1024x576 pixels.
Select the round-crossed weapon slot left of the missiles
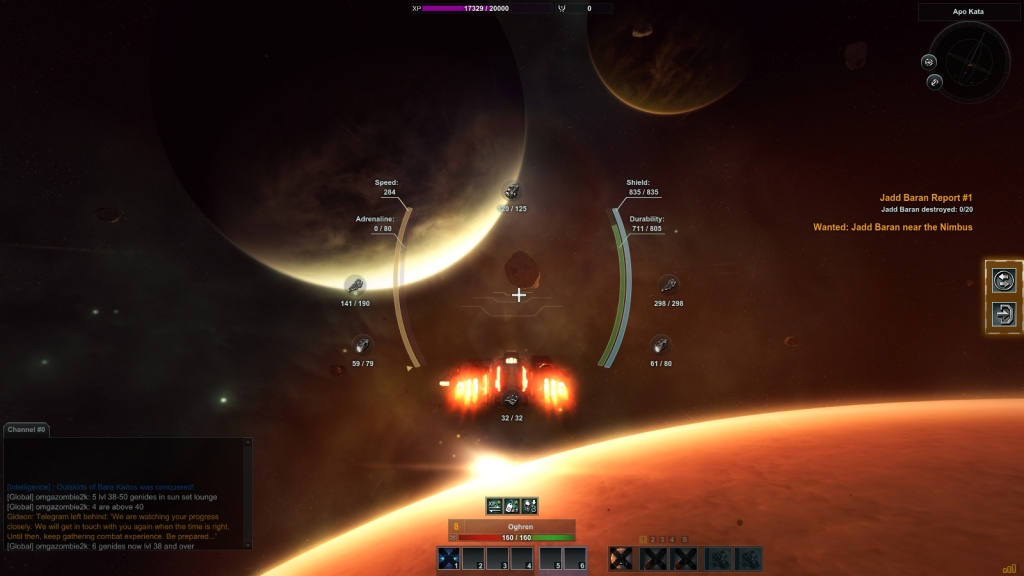[x=621, y=559]
